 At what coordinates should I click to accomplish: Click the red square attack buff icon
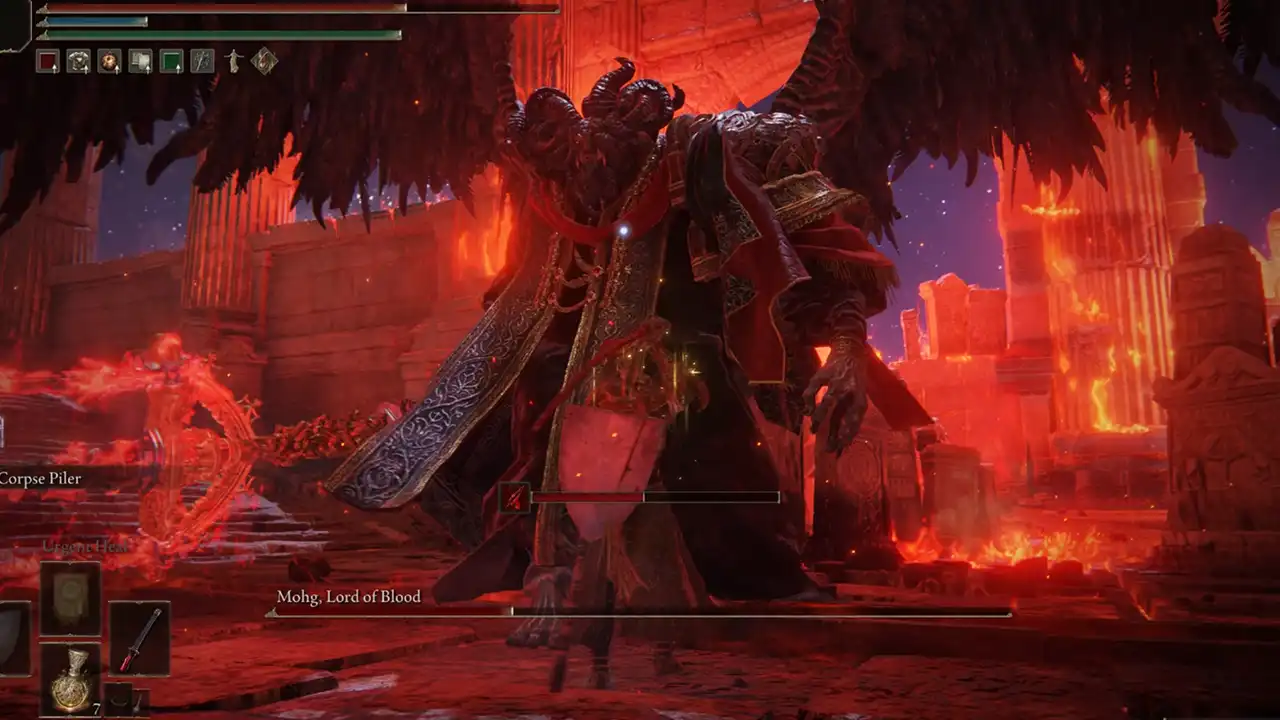tap(48, 60)
